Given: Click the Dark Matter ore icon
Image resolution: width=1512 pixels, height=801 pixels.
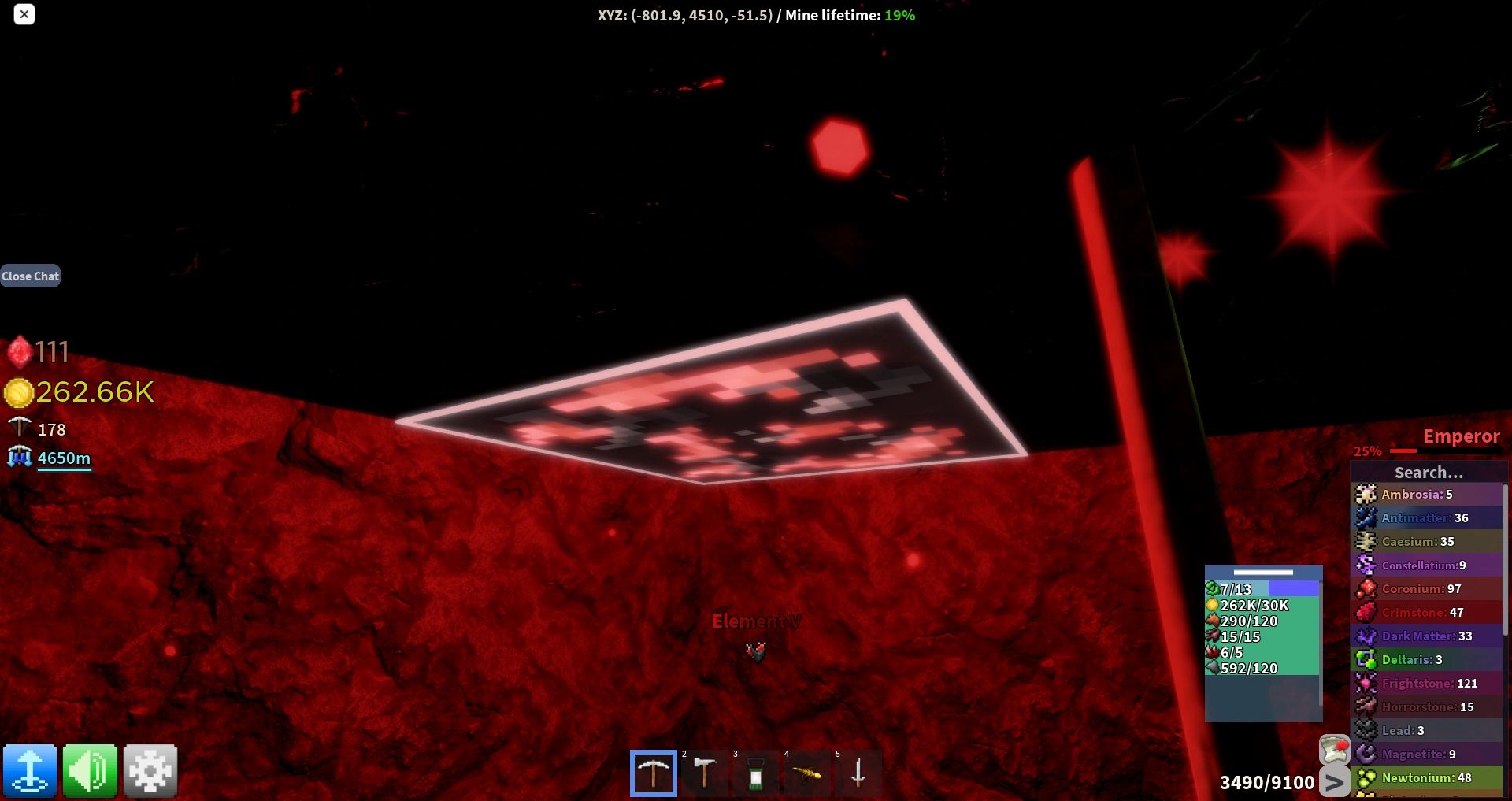Looking at the screenshot, I should (1368, 636).
